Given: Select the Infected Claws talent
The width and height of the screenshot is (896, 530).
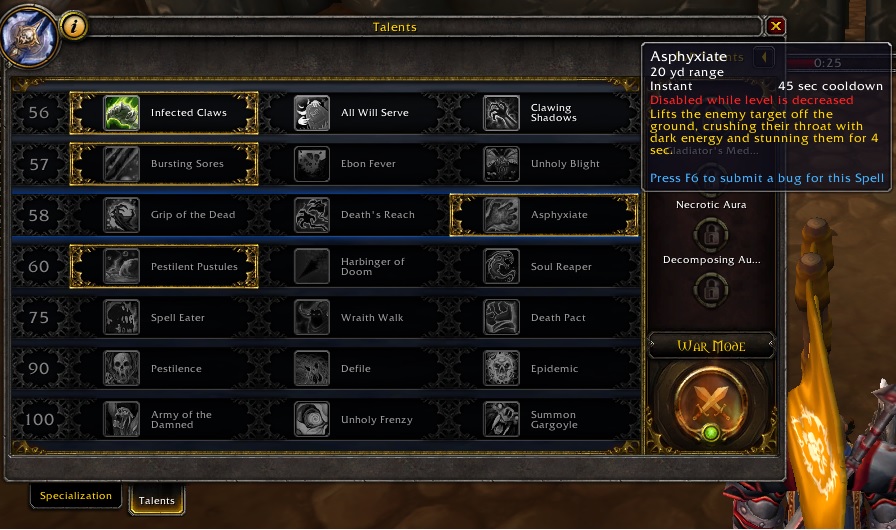Looking at the screenshot, I should (x=164, y=113).
